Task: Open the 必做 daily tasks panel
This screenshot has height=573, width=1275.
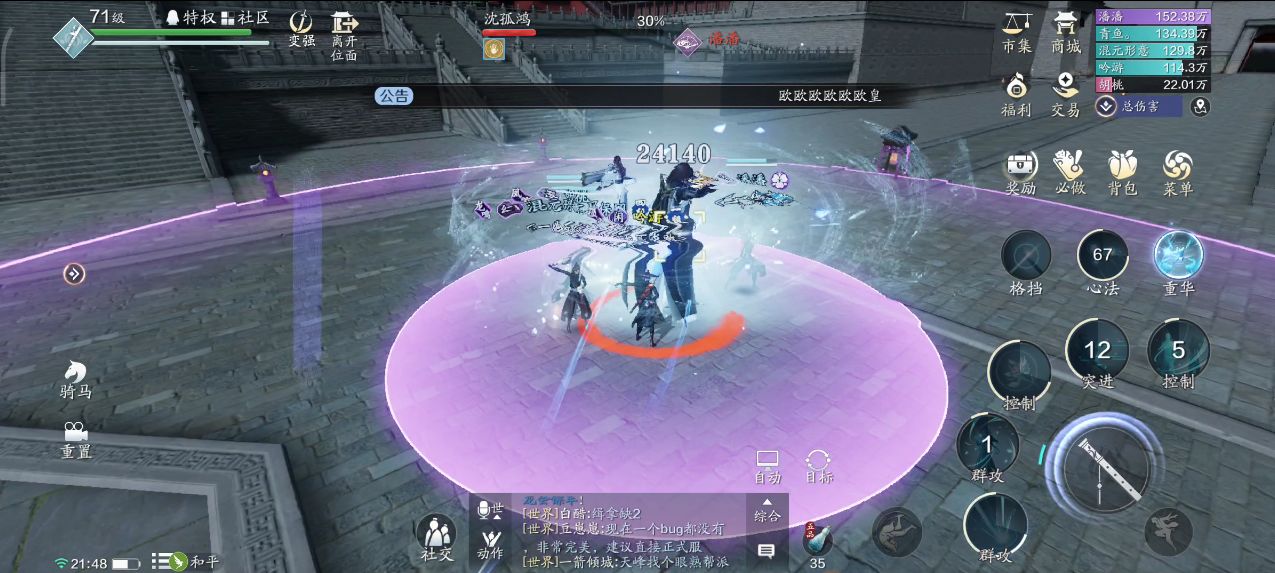Action: pyautogui.click(x=1070, y=172)
